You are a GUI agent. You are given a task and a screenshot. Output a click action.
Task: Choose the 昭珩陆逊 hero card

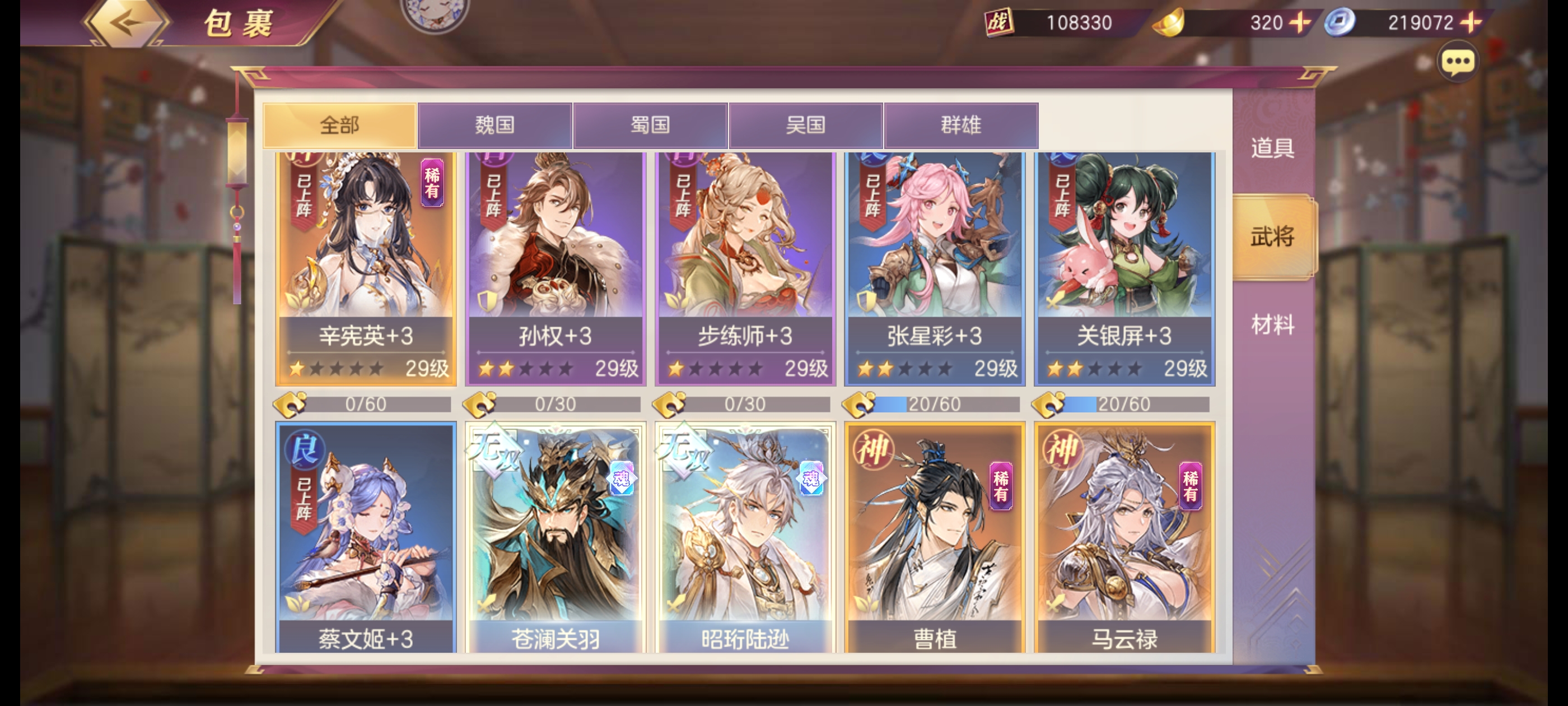tap(745, 536)
